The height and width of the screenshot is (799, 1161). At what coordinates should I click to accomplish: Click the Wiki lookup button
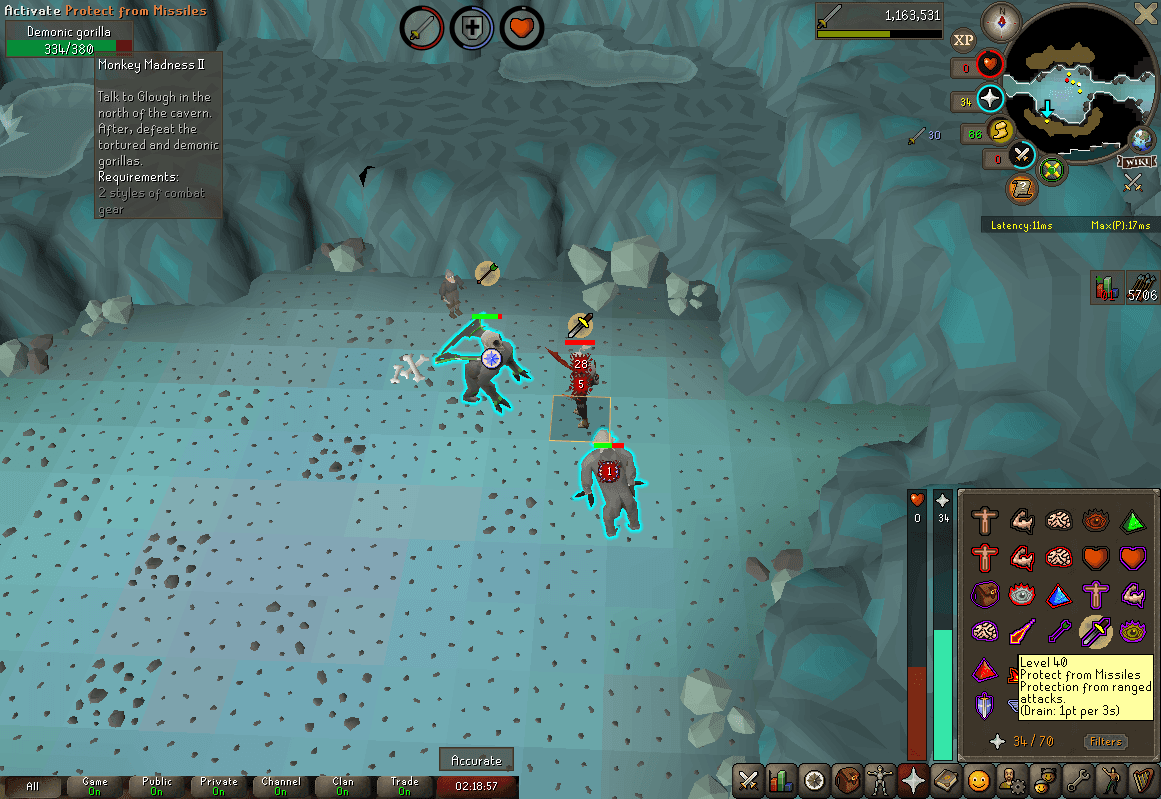(1133, 162)
